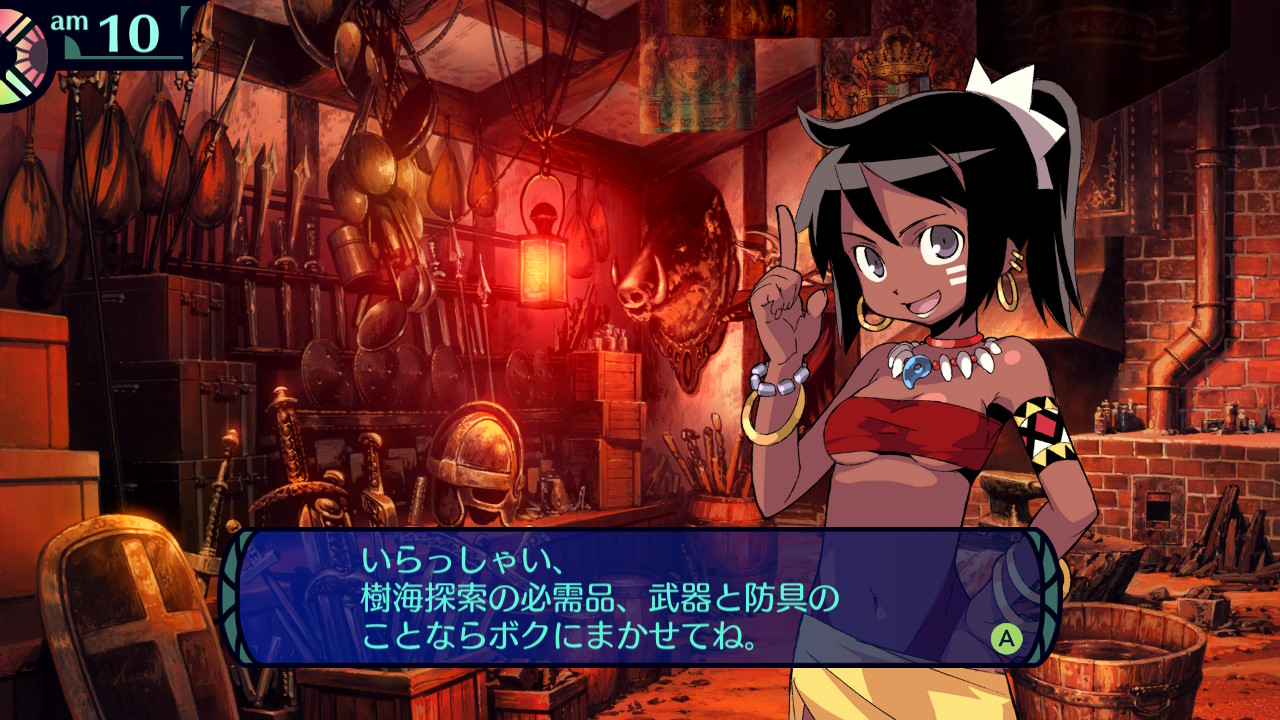
Task: Advance the shopkeeper's blue dialogue box
Action: (x=1006, y=638)
